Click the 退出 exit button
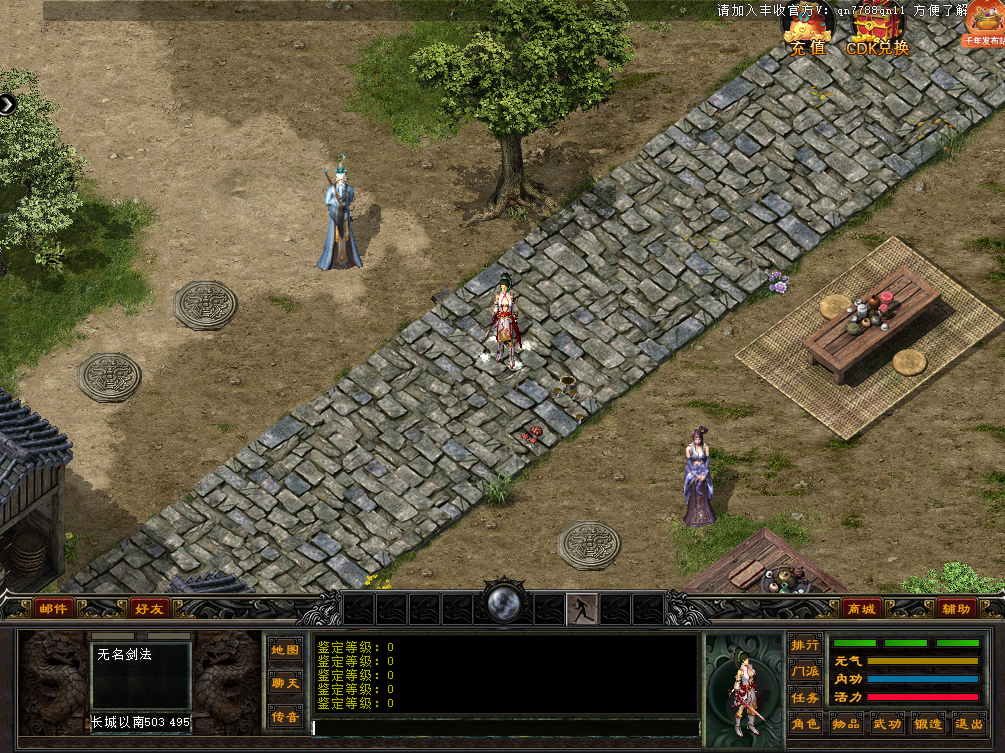 (968, 724)
